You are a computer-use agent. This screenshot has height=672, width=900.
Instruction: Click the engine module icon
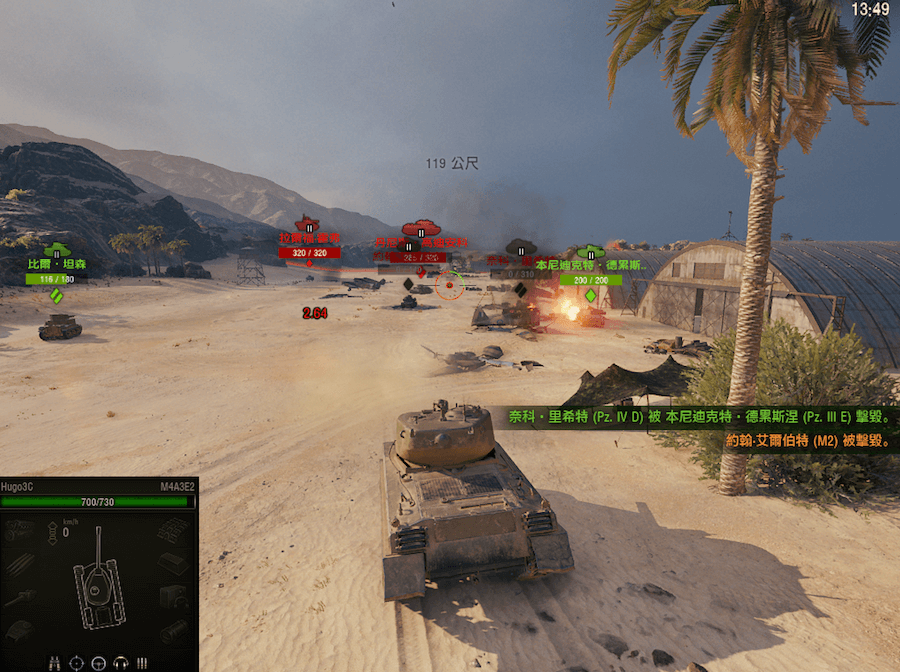pos(18,531)
